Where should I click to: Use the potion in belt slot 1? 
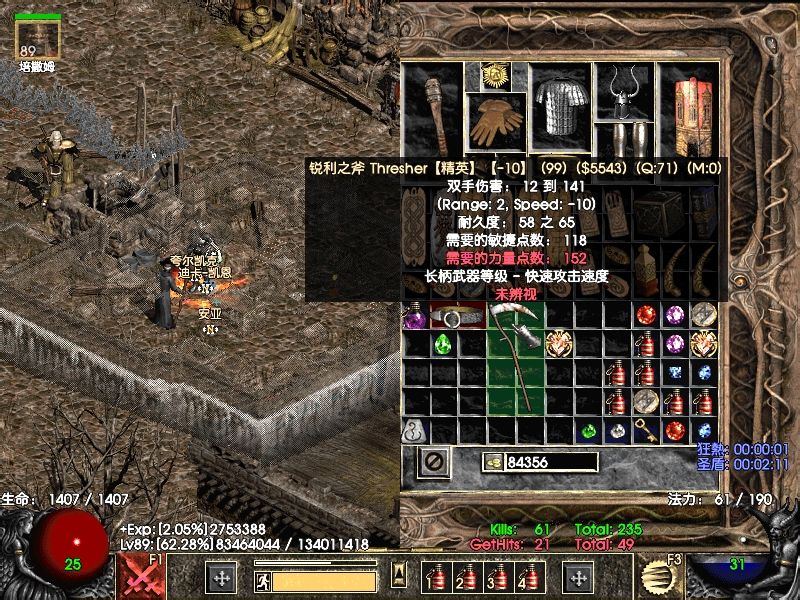tap(434, 577)
